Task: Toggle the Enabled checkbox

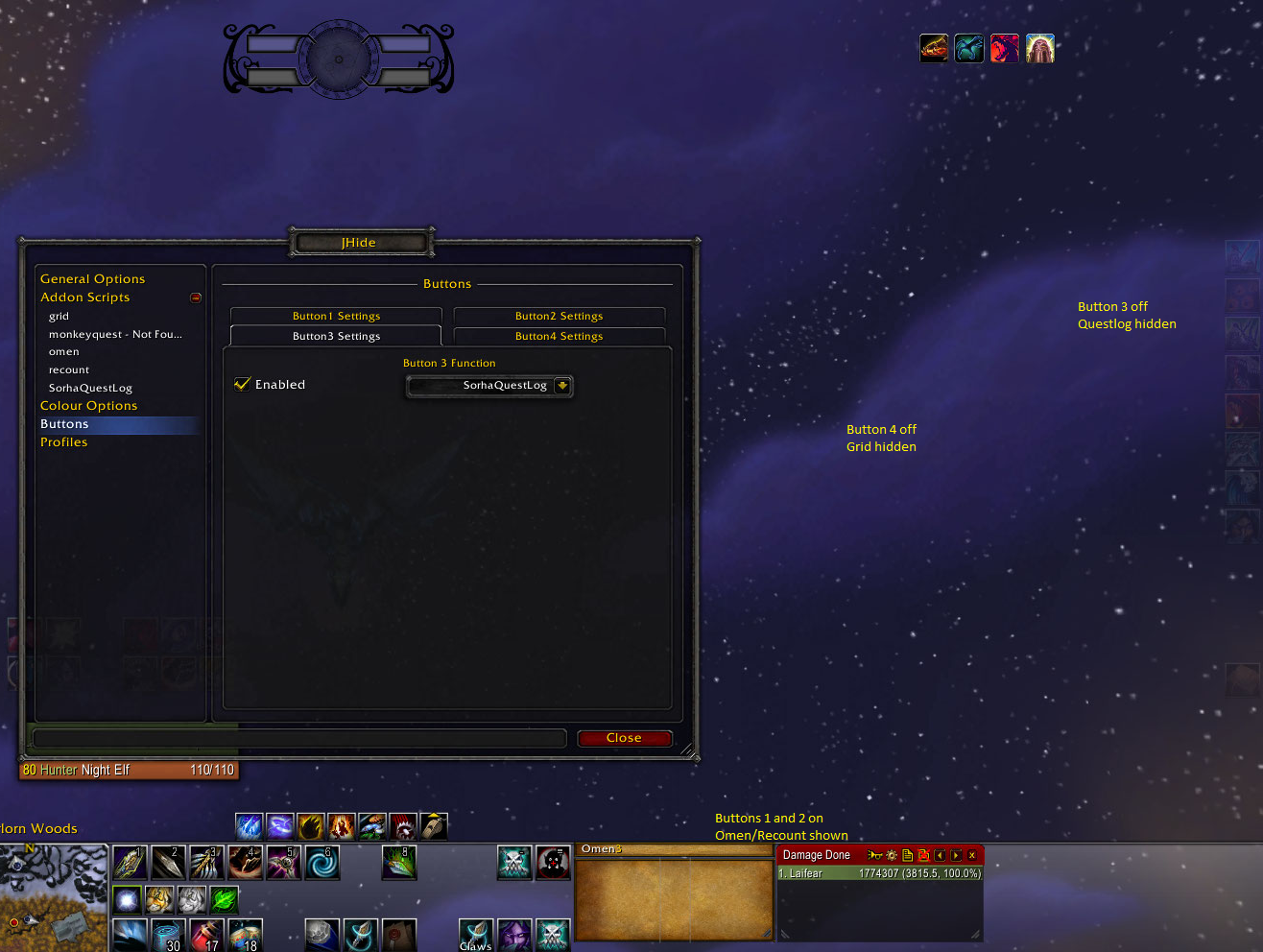Action: point(243,385)
